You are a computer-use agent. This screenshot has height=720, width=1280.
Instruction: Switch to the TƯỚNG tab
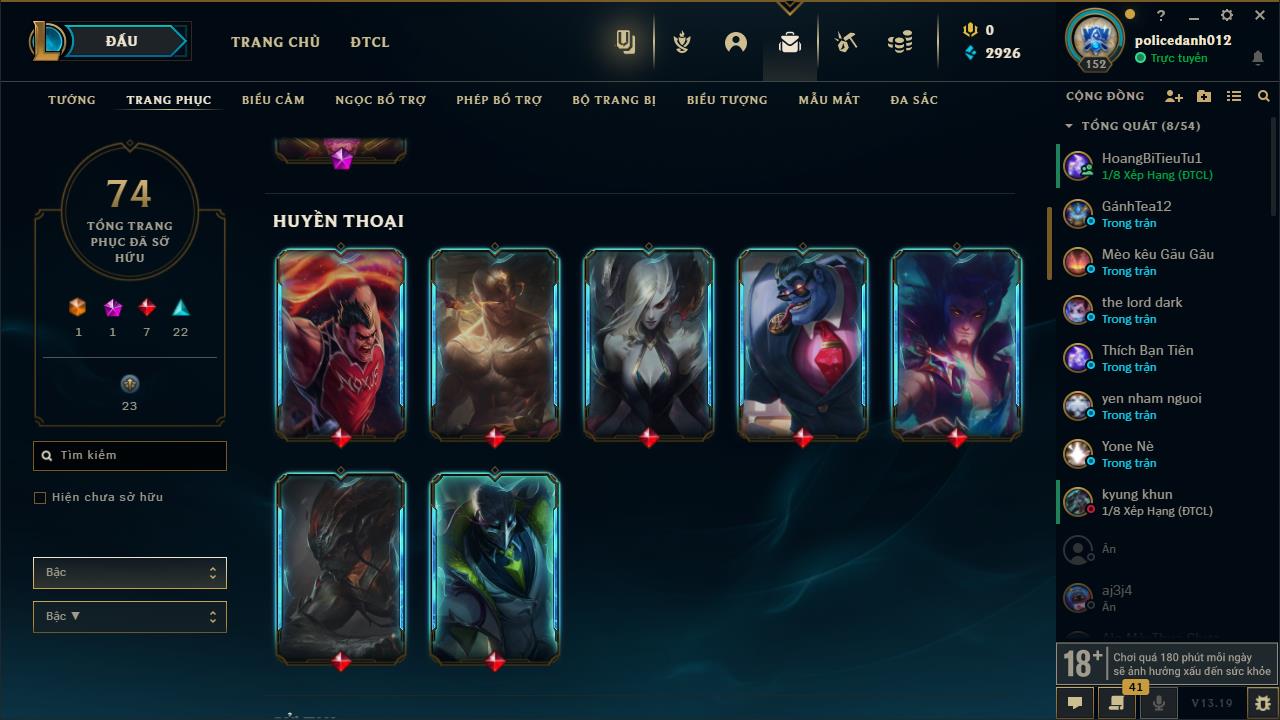click(x=71, y=100)
